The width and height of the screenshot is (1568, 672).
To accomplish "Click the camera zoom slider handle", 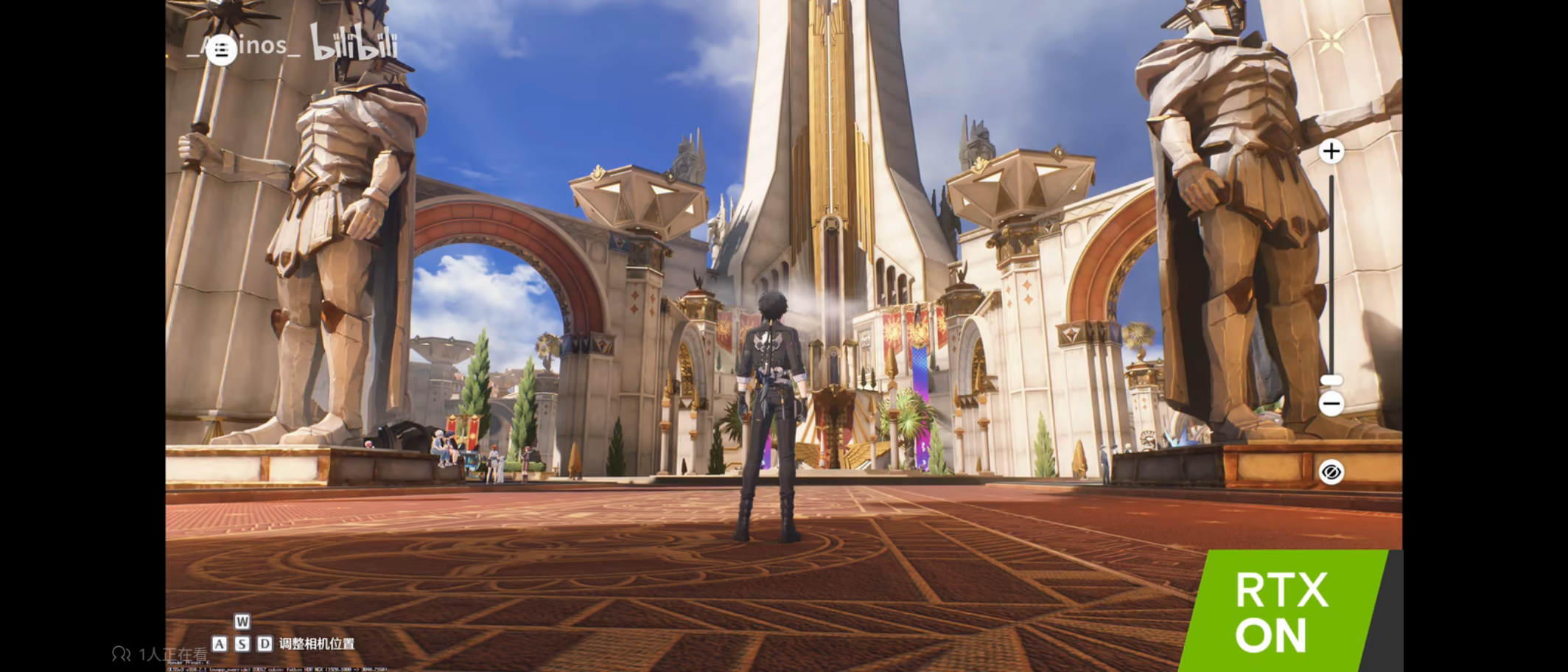I will click(x=1331, y=380).
